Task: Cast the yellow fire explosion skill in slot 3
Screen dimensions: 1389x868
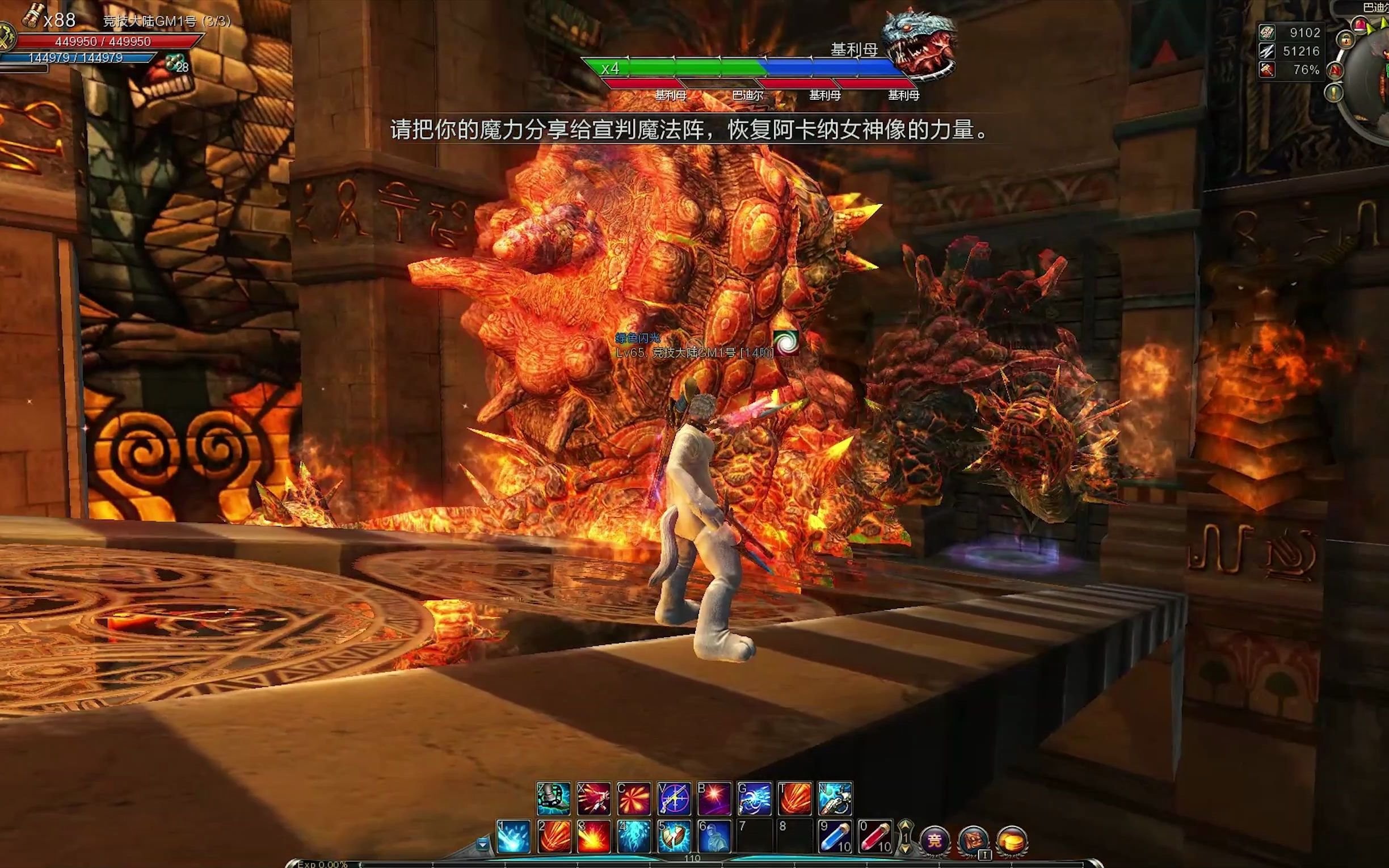Action: pyautogui.click(x=594, y=836)
